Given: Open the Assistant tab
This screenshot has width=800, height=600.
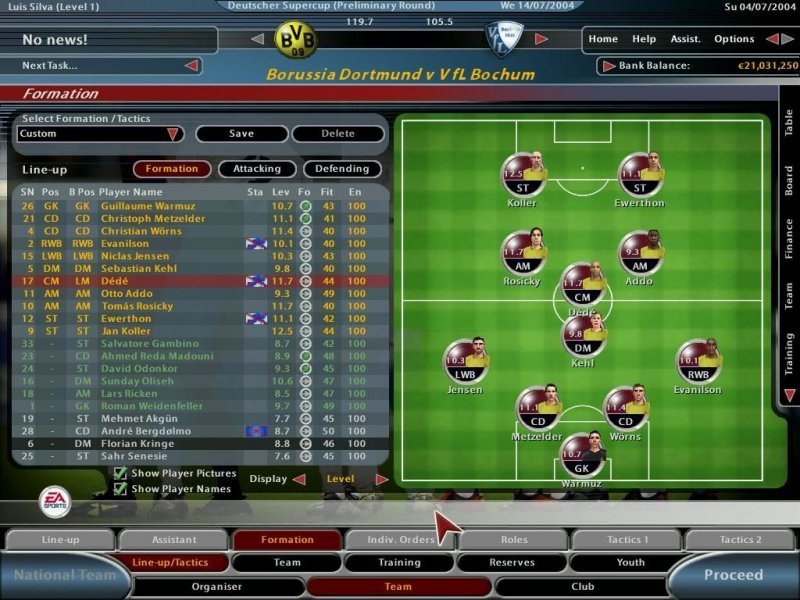Looking at the screenshot, I should coord(173,540).
